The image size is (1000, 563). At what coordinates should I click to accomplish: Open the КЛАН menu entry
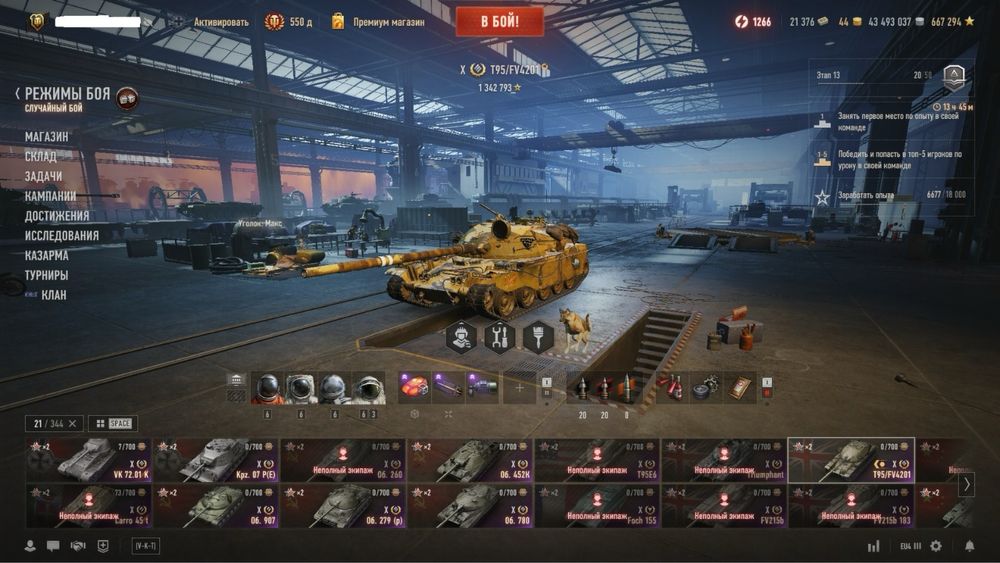[x=54, y=295]
